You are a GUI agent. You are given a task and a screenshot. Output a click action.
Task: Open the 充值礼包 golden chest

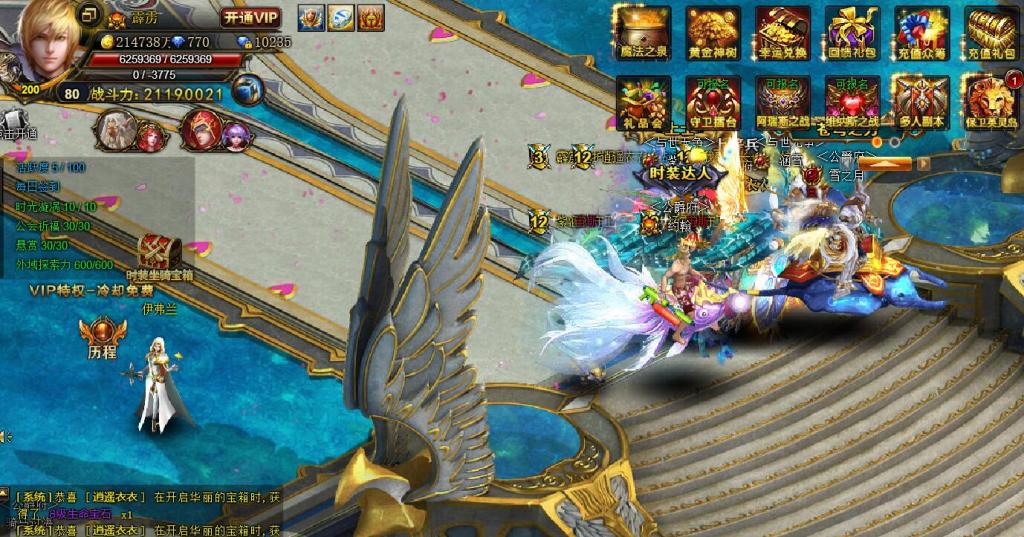point(990,31)
